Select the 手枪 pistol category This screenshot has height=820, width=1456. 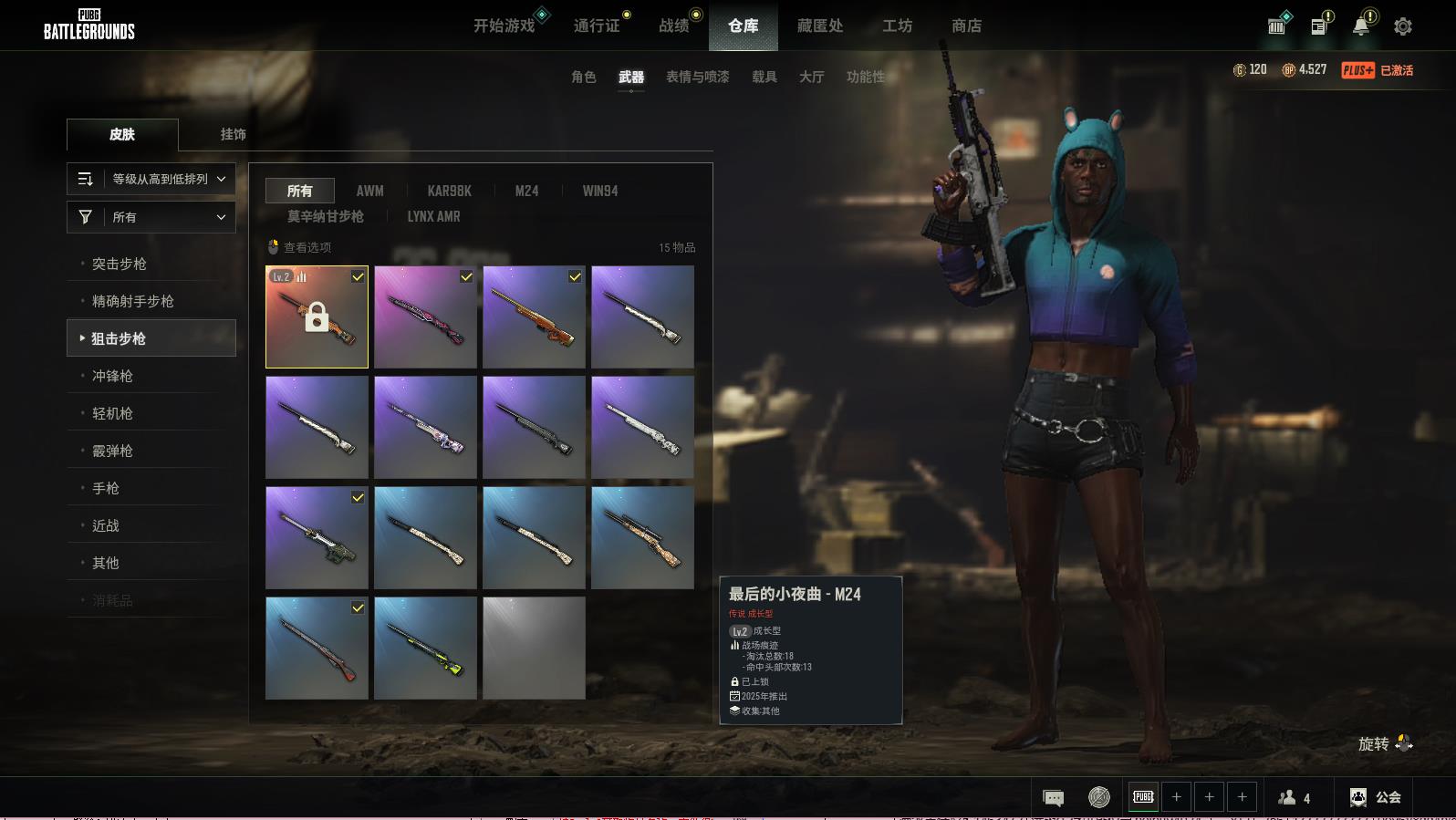[x=106, y=488]
